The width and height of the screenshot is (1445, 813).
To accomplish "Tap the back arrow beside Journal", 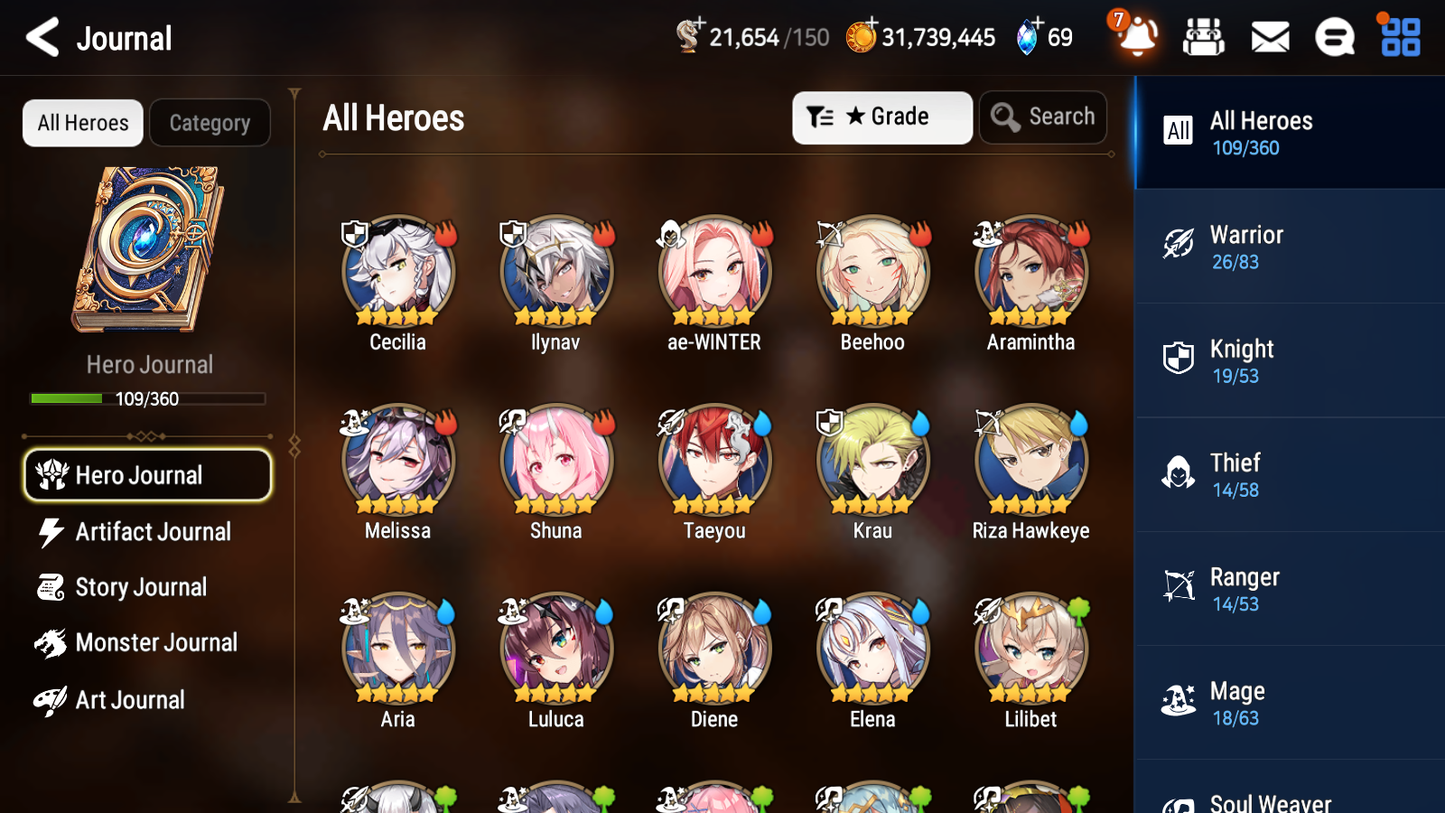I will point(42,36).
